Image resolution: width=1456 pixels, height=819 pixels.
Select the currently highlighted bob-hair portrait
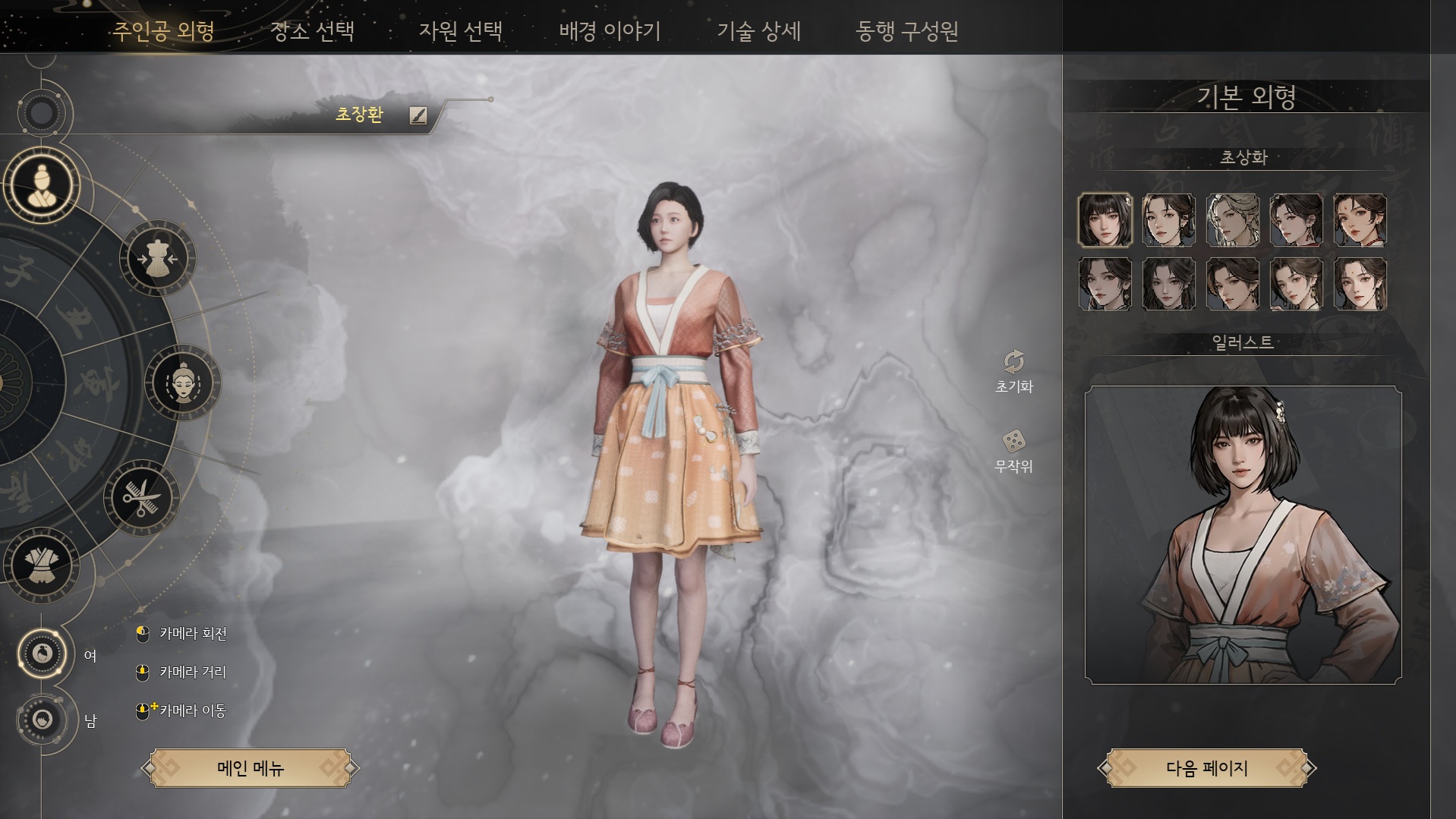1105,220
